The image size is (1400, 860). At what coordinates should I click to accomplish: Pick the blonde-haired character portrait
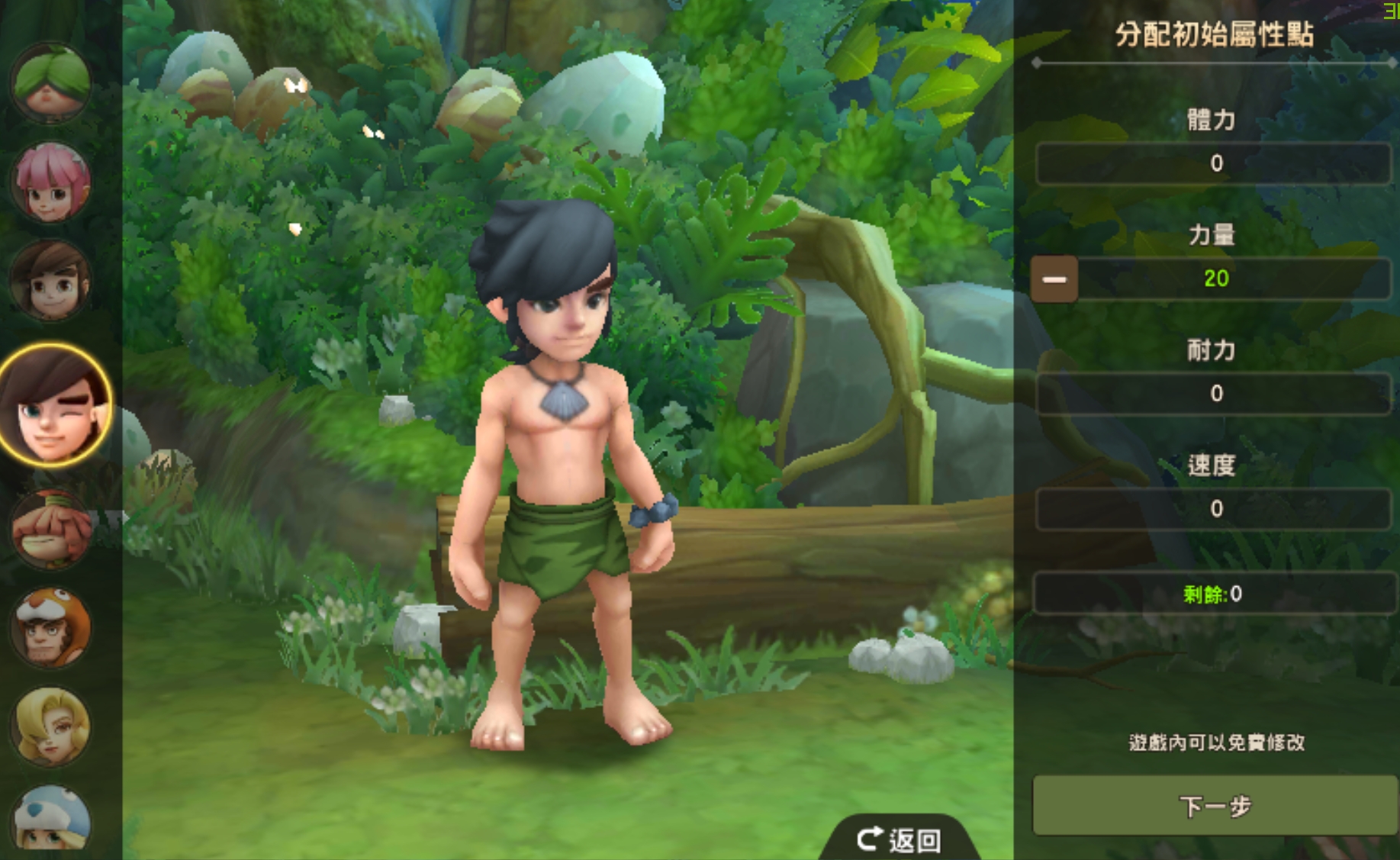point(50,726)
